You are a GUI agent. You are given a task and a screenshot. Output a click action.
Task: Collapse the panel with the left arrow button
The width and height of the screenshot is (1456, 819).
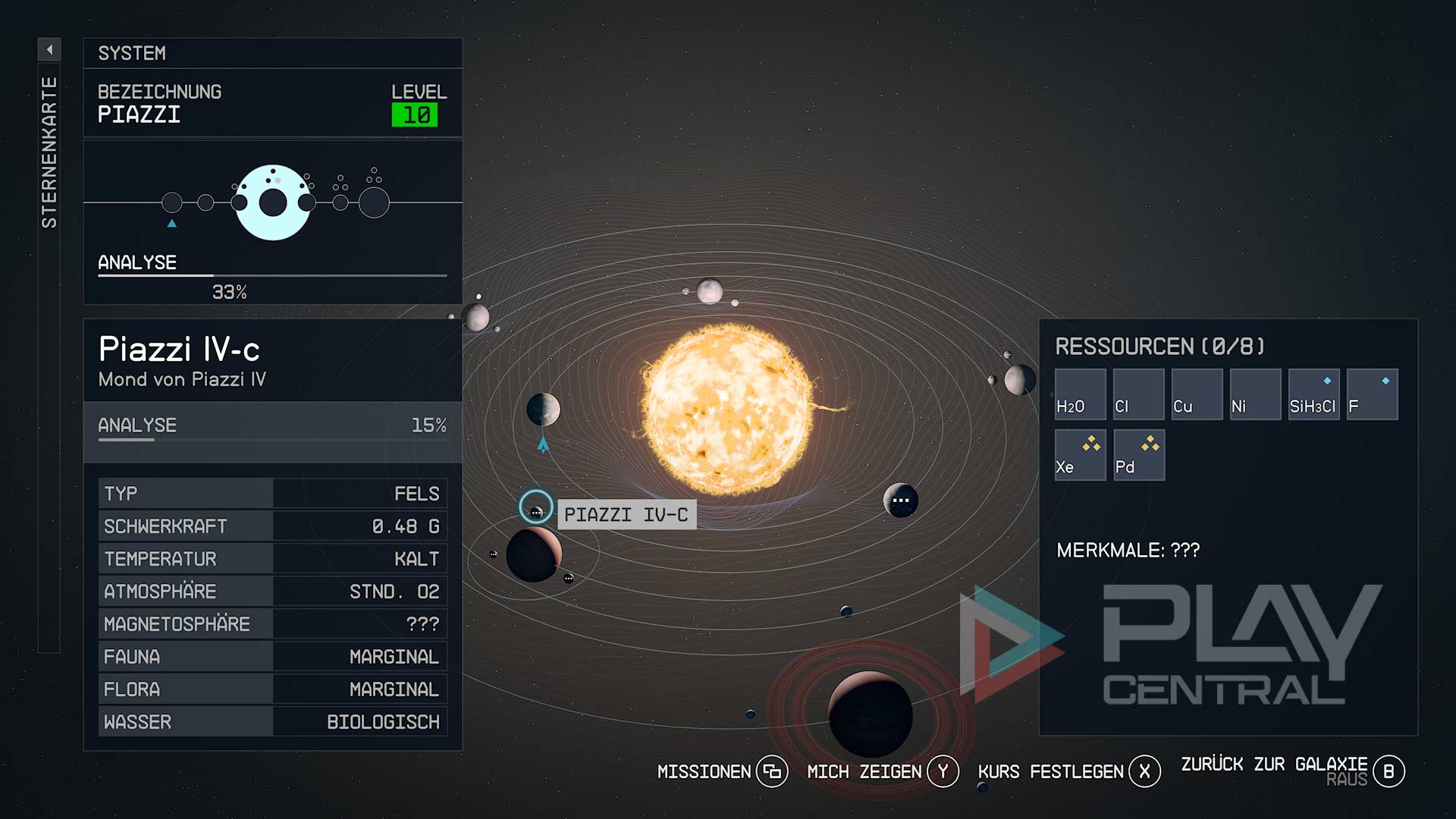point(49,50)
